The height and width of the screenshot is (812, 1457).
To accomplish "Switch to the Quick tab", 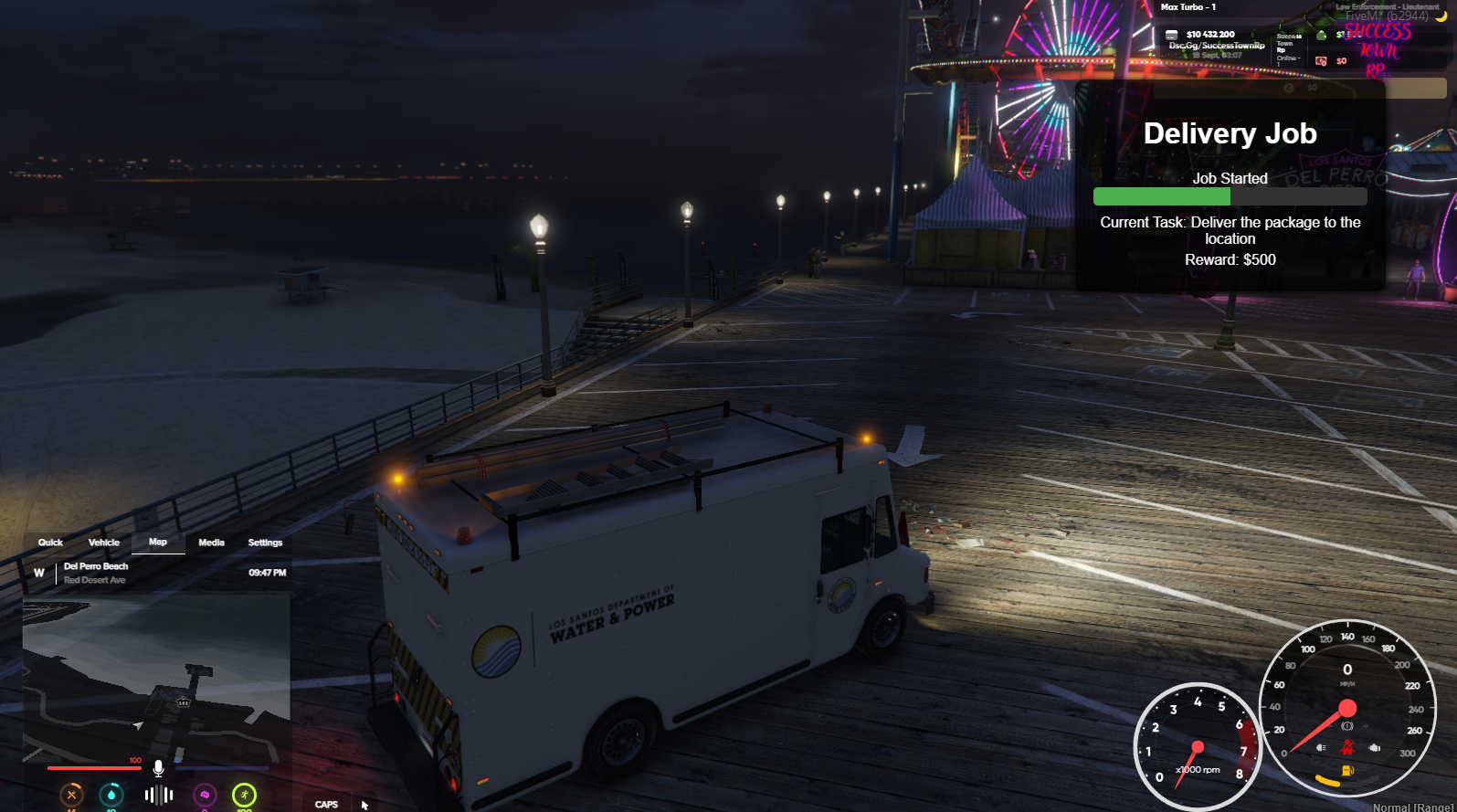I will click(50, 543).
